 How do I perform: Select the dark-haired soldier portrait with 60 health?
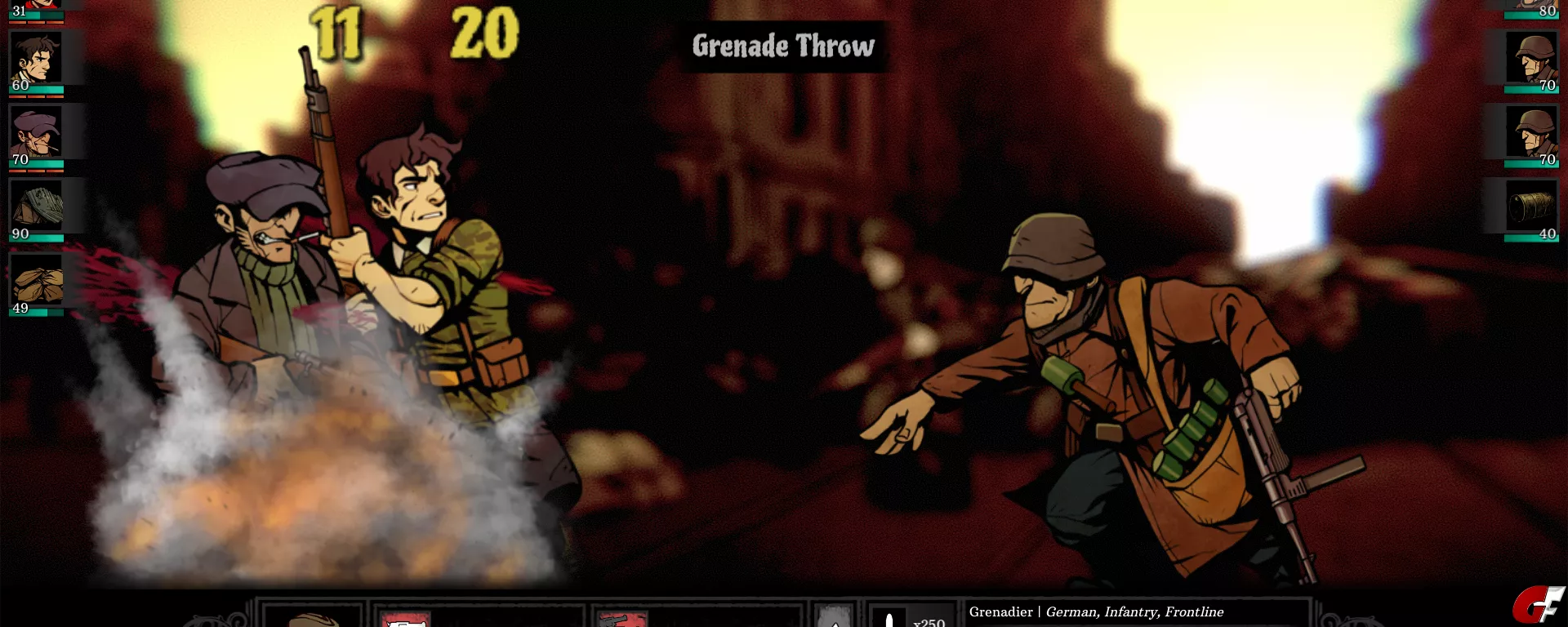click(37, 59)
